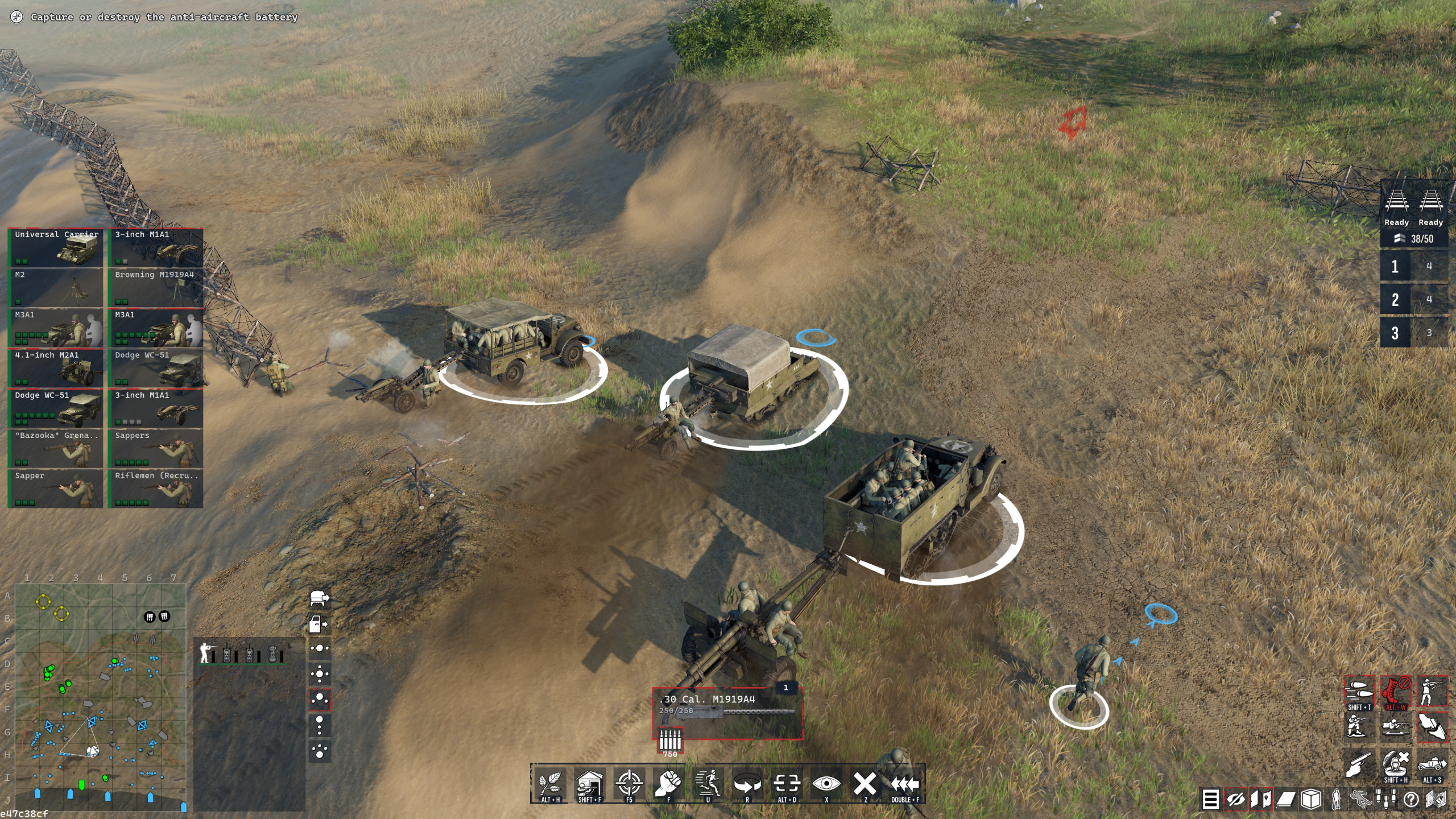Open the question mark help button

click(x=1411, y=799)
